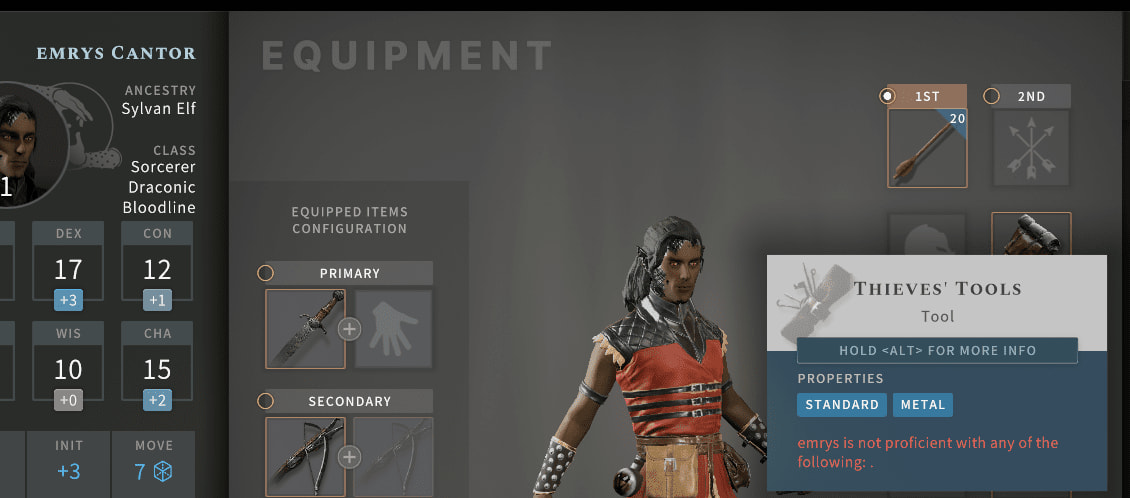
Task: Click the empty crossed-arrows ammunition slot
Action: (x=1031, y=148)
